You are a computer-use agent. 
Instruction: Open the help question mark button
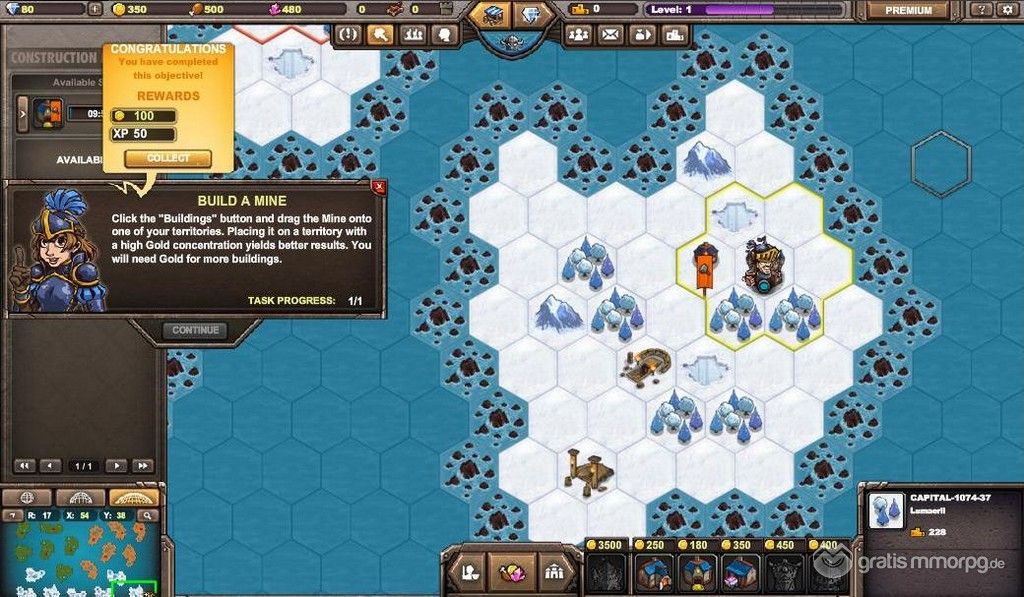(981, 10)
